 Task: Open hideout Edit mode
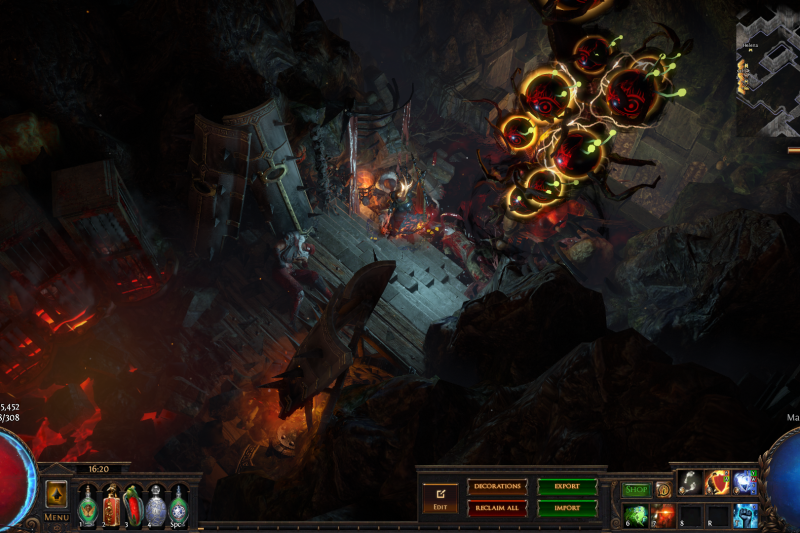pos(440,497)
